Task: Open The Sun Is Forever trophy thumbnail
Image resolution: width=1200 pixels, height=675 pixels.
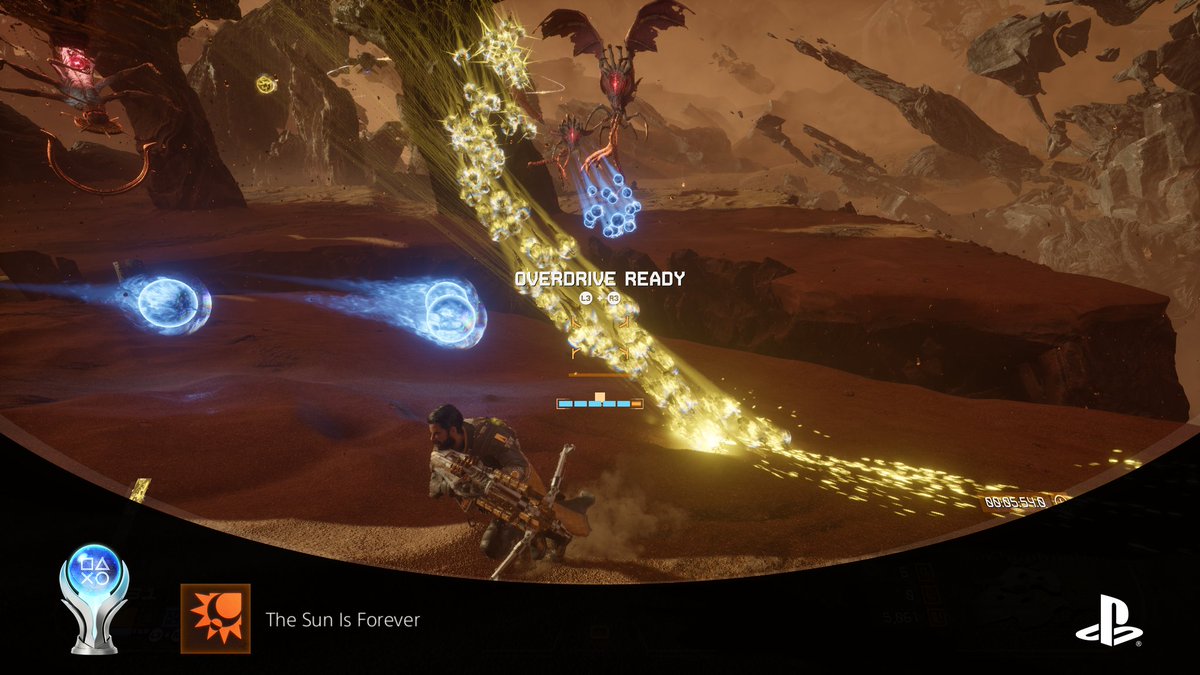Action: pyautogui.click(x=215, y=619)
